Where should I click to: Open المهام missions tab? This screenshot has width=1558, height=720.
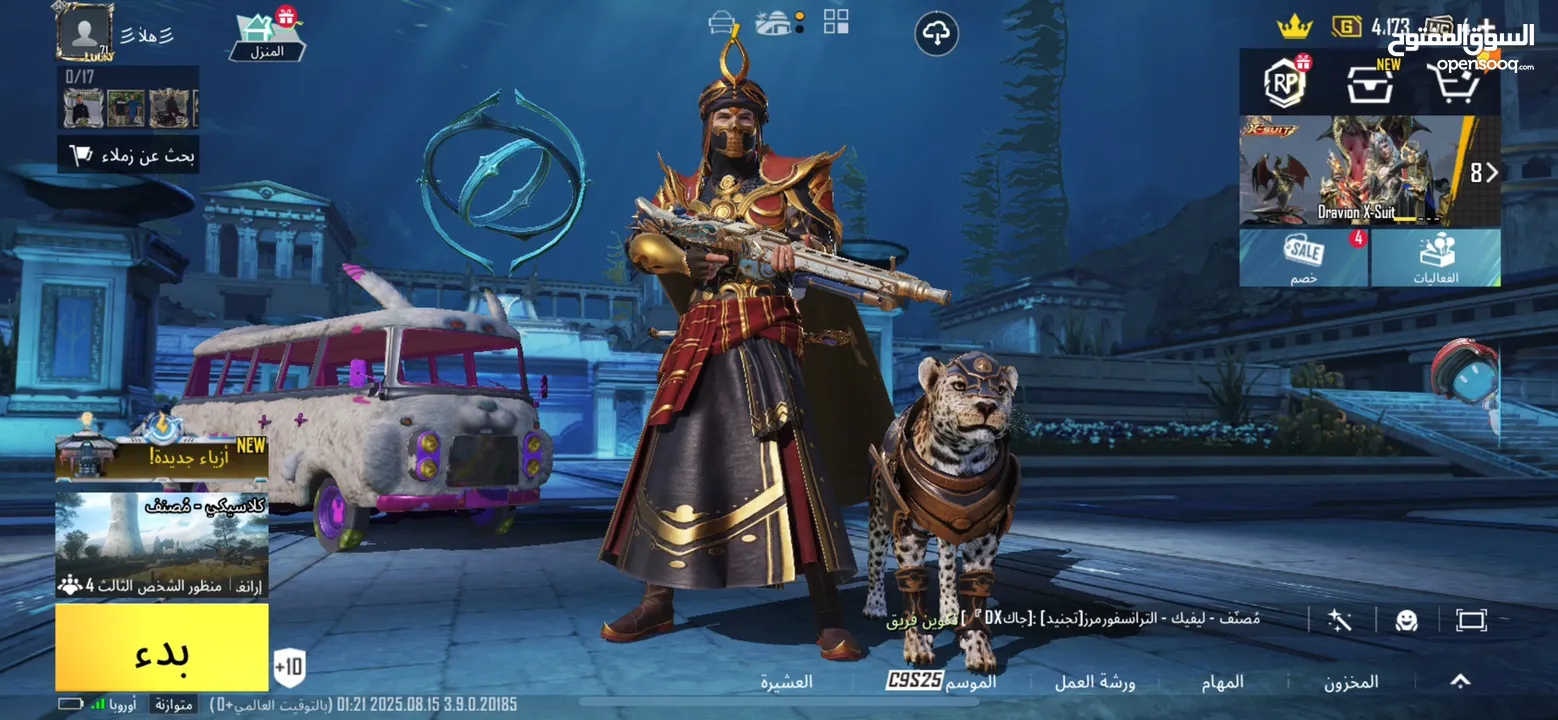coord(1222,682)
